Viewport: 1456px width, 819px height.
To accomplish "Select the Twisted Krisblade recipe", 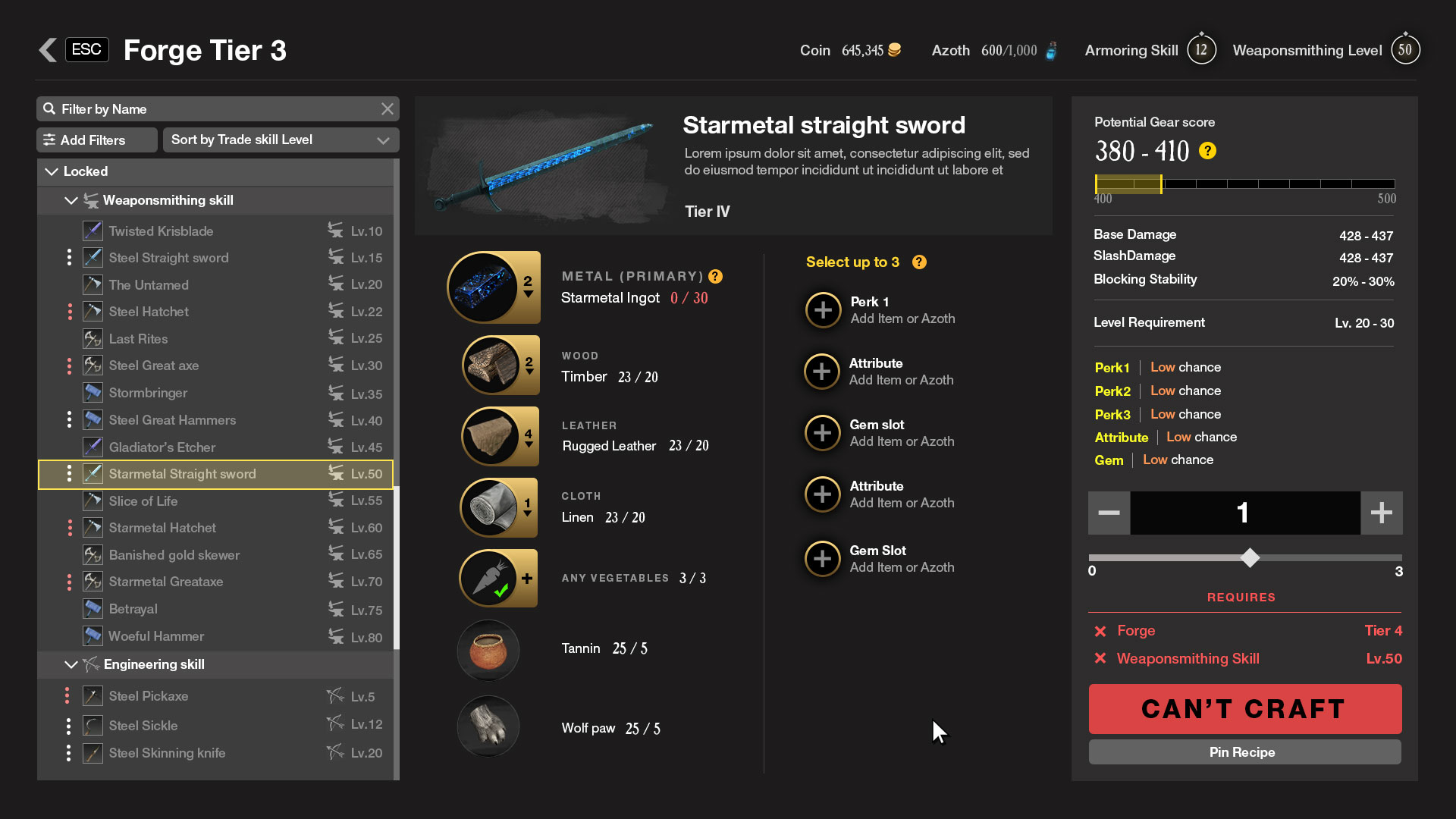I will point(161,231).
